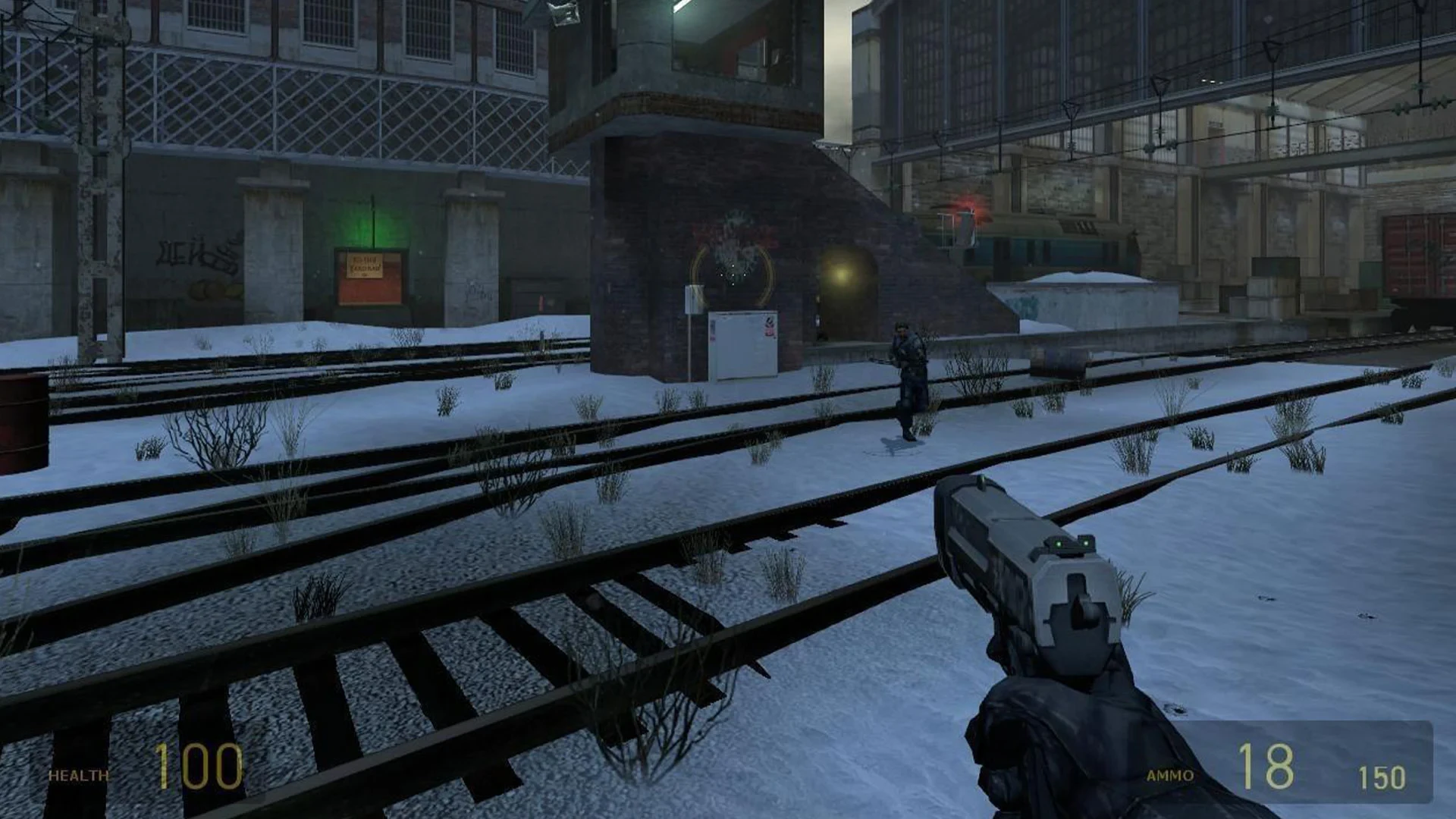Viewport: 1456px width, 819px height.
Task: Open the white electrical cabinet door
Action: (743, 341)
